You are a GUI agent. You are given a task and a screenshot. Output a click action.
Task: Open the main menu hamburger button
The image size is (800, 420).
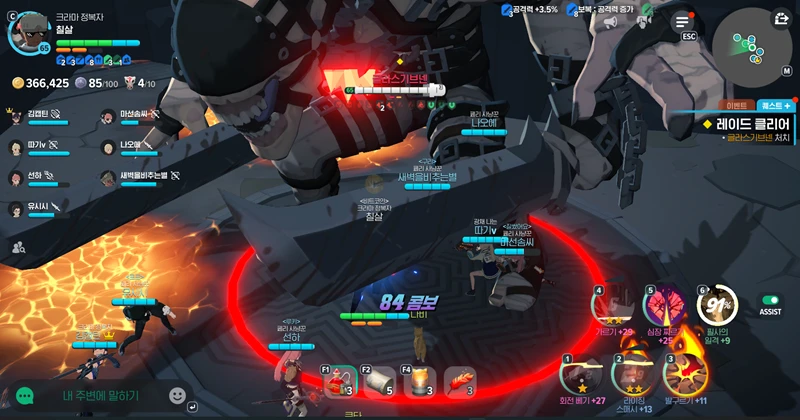(x=683, y=21)
